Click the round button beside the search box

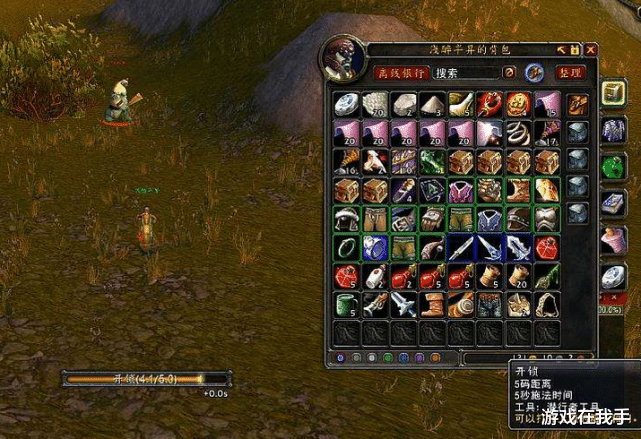pyautogui.click(x=509, y=73)
